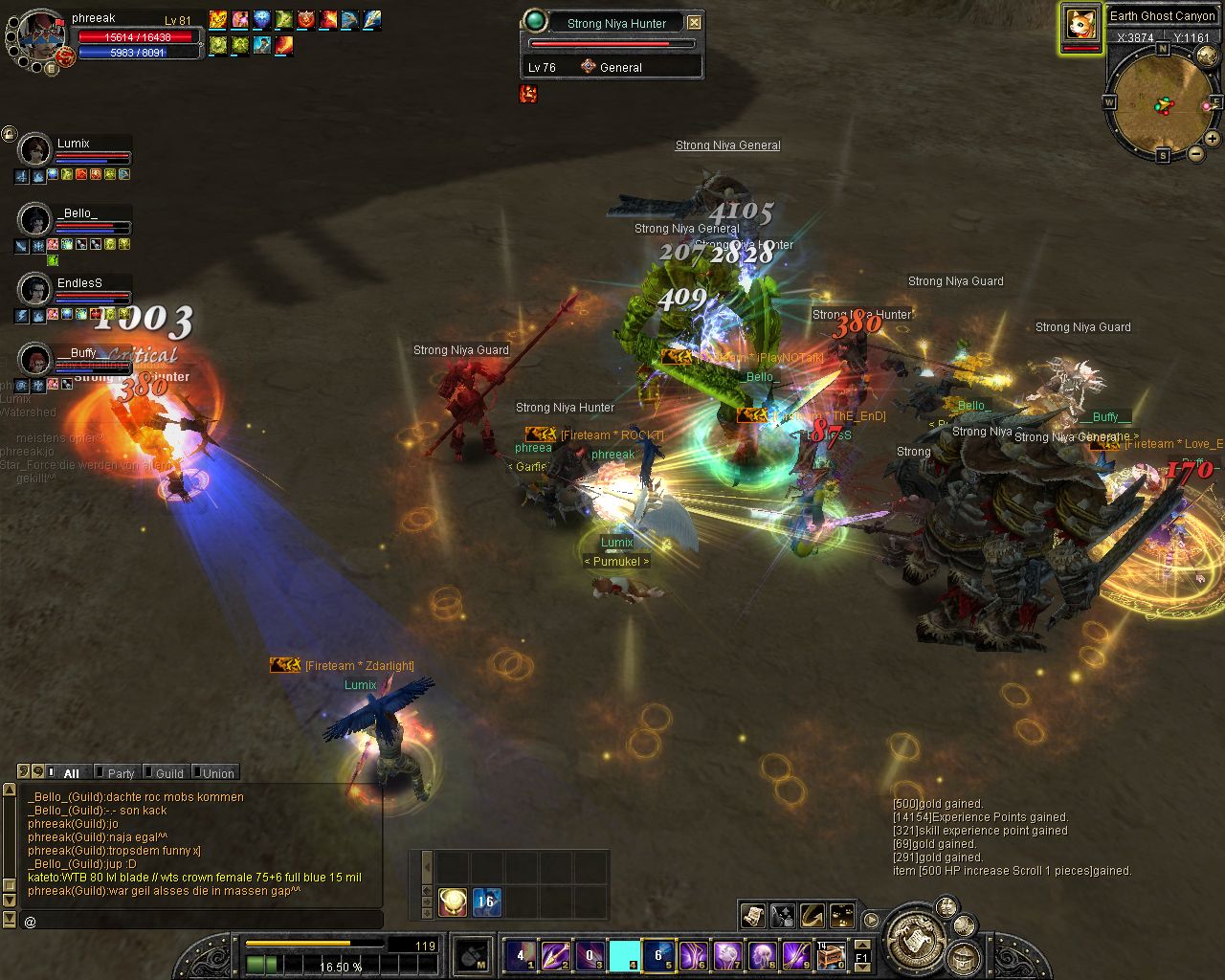Select party member _Bello_'s portrait

click(35, 220)
